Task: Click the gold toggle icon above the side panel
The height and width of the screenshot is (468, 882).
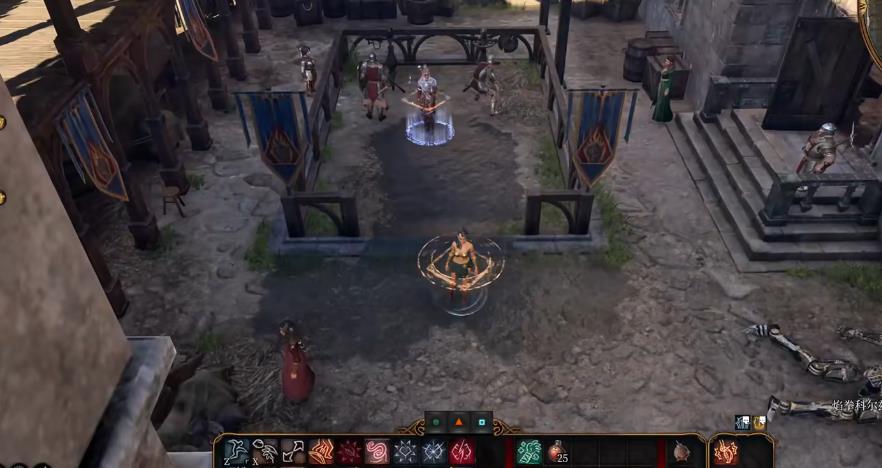Action: (x=759, y=423)
